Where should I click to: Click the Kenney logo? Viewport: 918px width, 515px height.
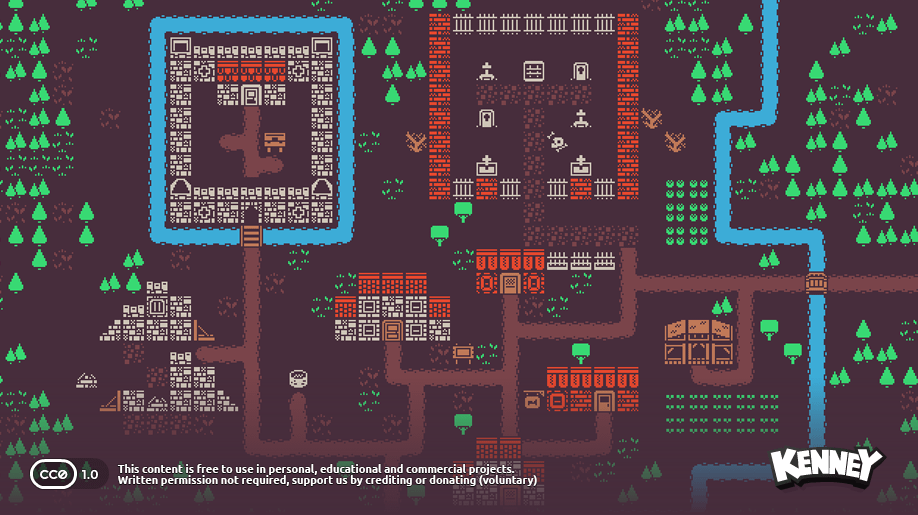pyautogui.click(x=826, y=466)
